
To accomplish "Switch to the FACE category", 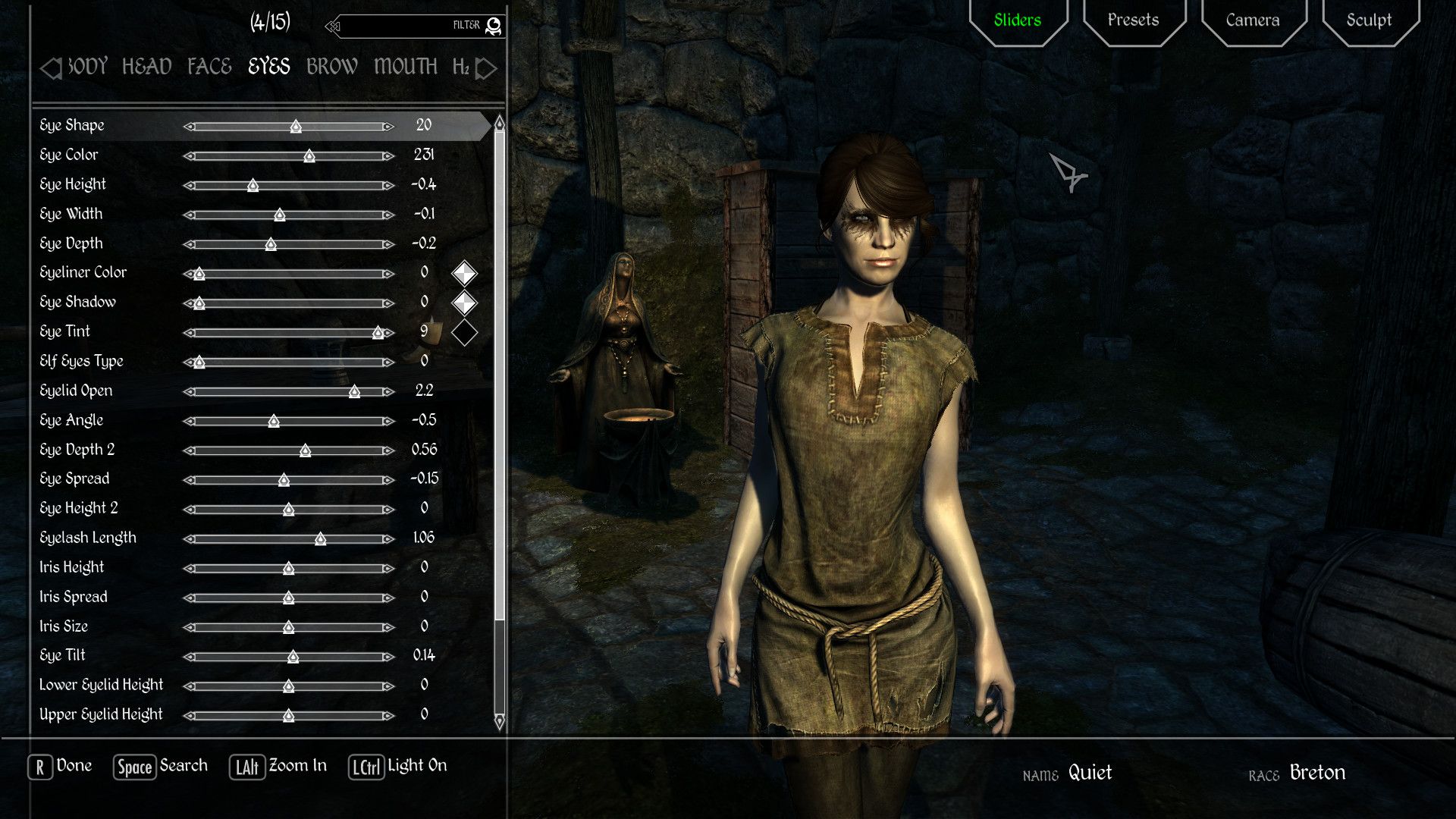I will (x=209, y=67).
